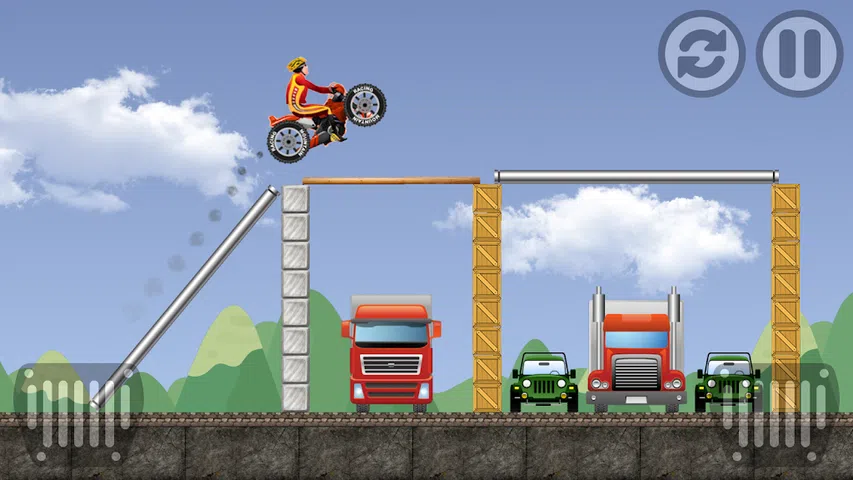Viewport: 853px width, 480px height.
Task: Restart the level with the circular arrows button
Action: tap(701, 53)
